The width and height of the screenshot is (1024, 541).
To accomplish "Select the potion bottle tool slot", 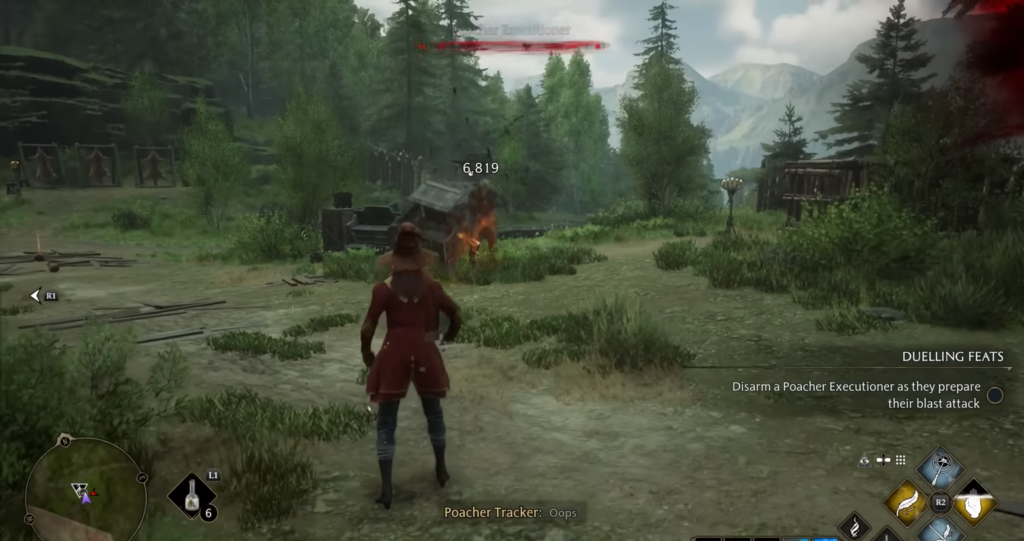I will tap(191, 495).
